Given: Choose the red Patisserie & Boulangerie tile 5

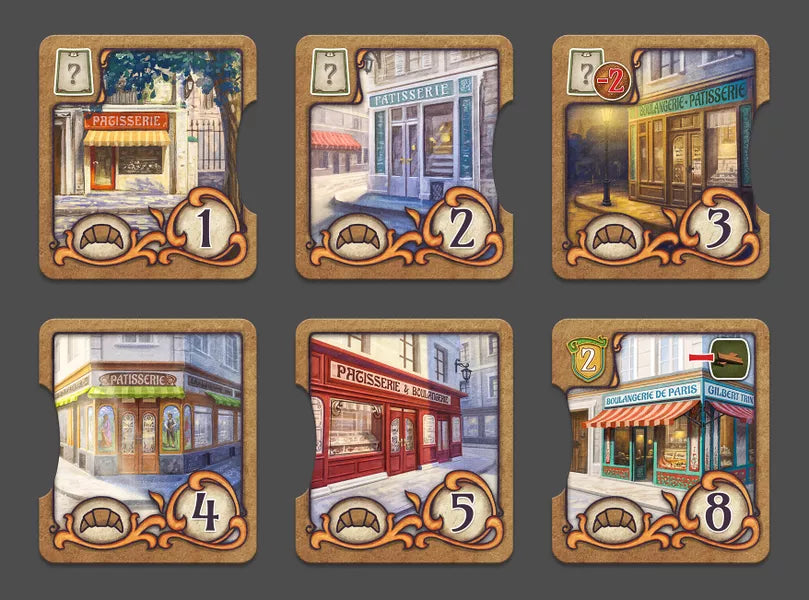Looking at the screenshot, I should pos(403,440).
